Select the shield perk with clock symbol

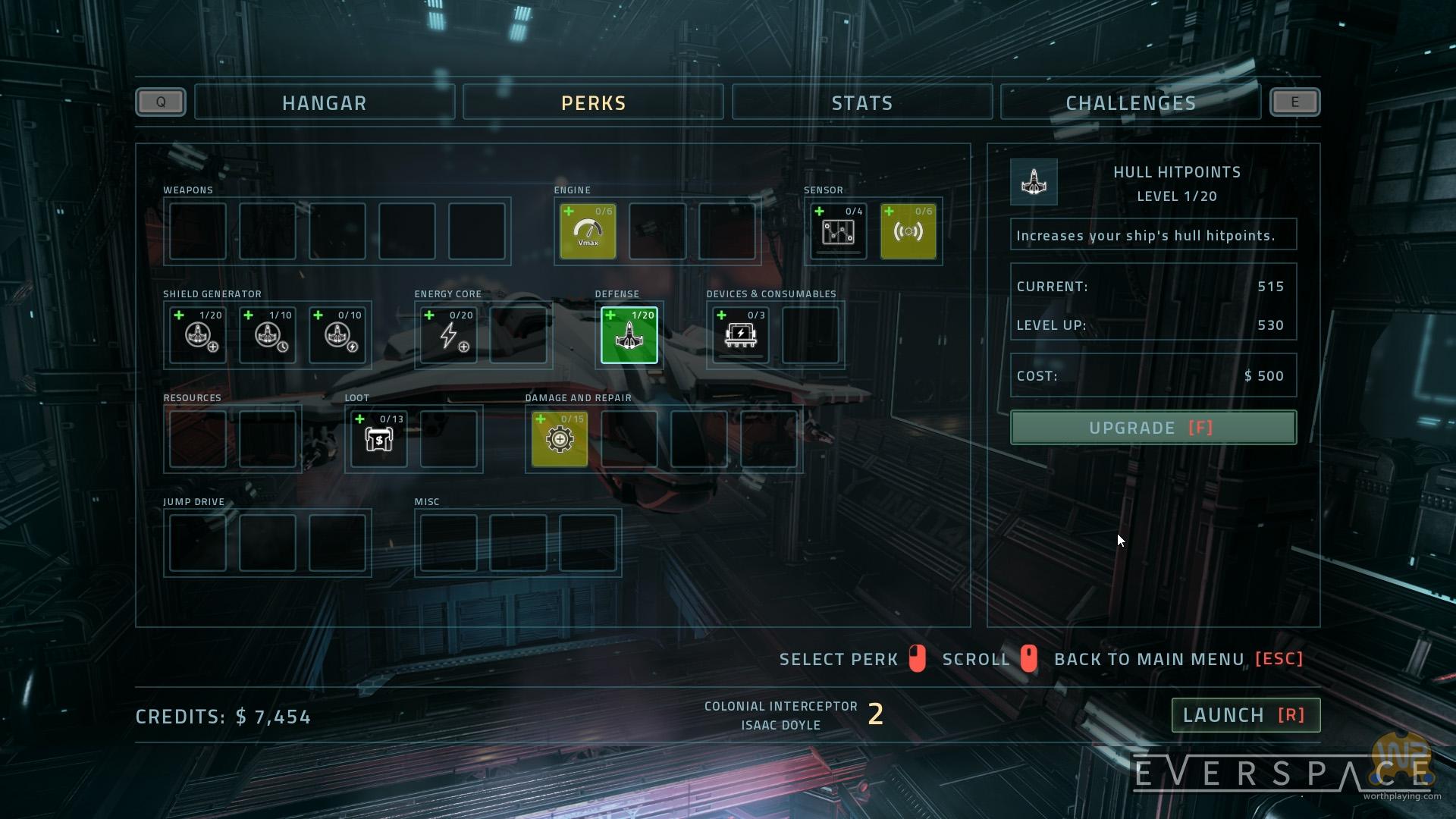[268, 335]
